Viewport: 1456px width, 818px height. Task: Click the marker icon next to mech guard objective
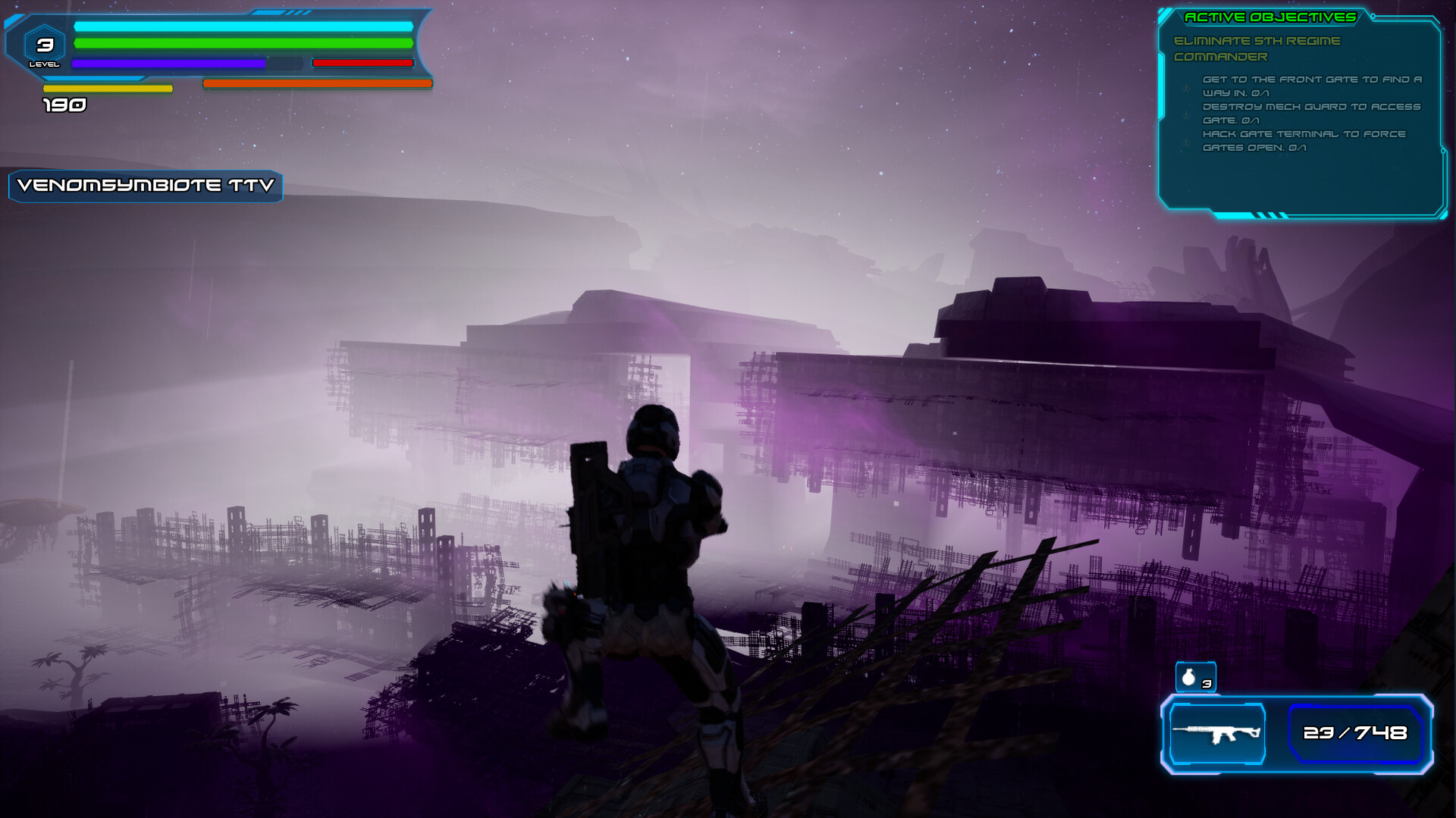click(1186, 114)
